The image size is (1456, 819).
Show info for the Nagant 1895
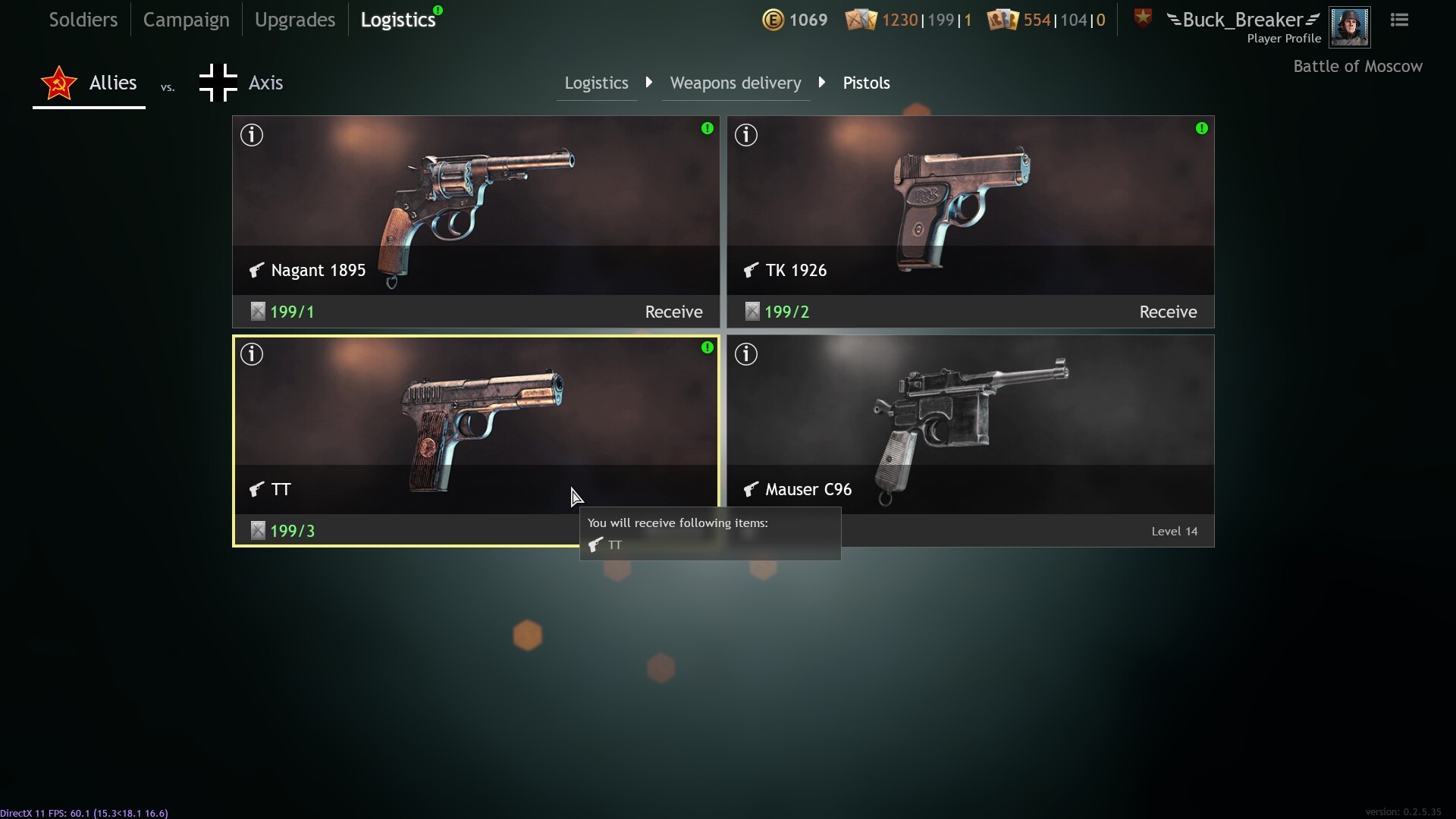click(x=252, y=135)
